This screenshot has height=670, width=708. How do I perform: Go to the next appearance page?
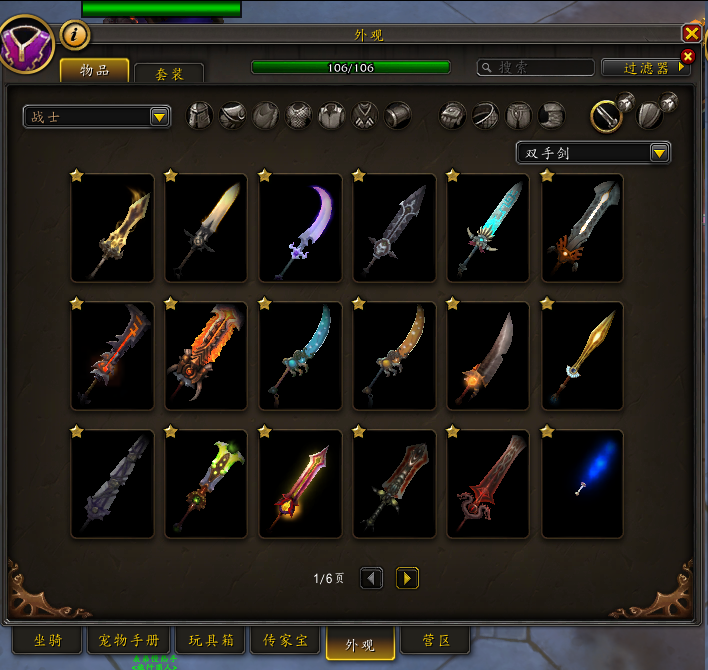click(407, 578)
